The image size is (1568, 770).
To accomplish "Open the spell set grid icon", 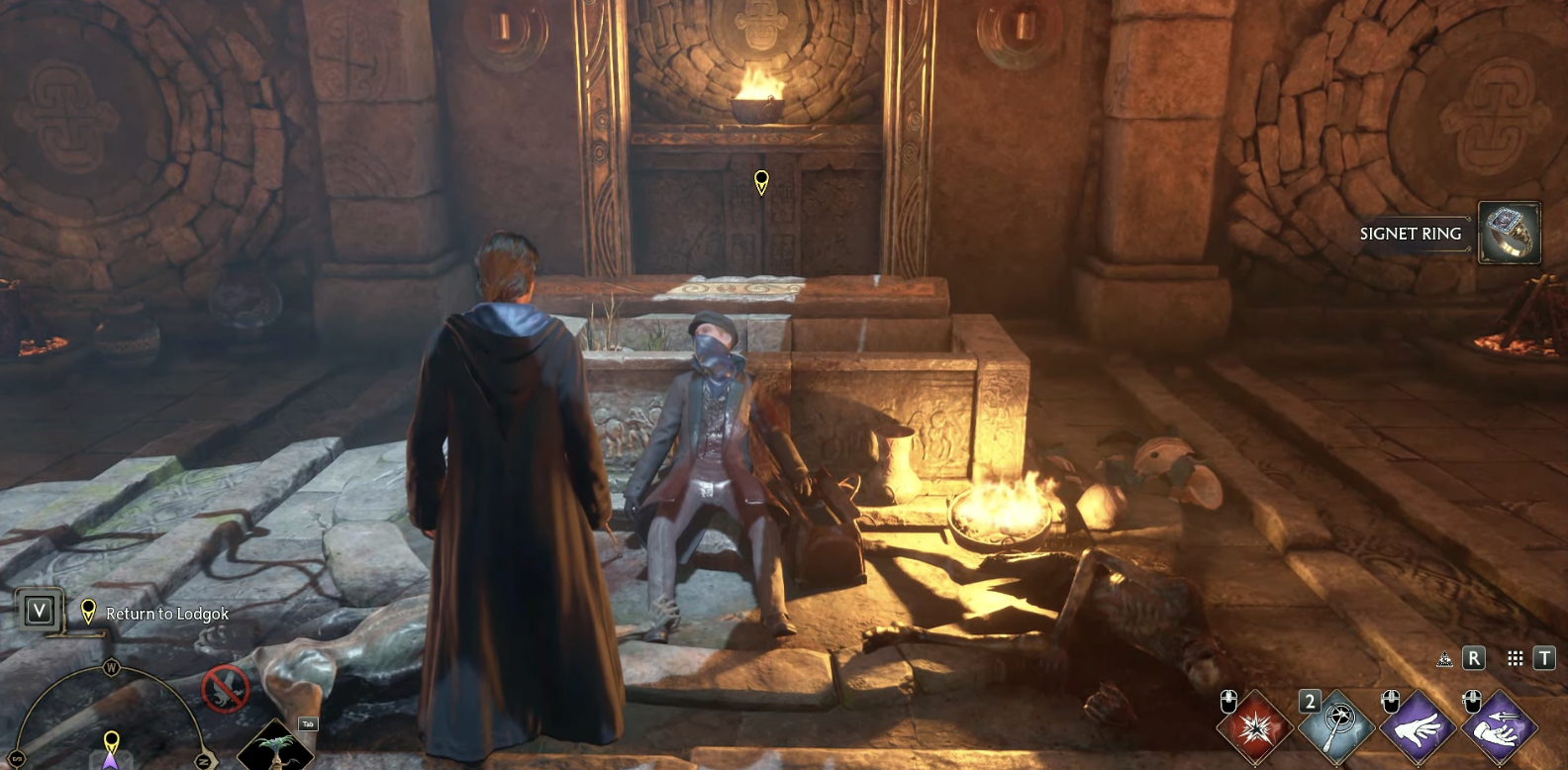I will 1515,658.
